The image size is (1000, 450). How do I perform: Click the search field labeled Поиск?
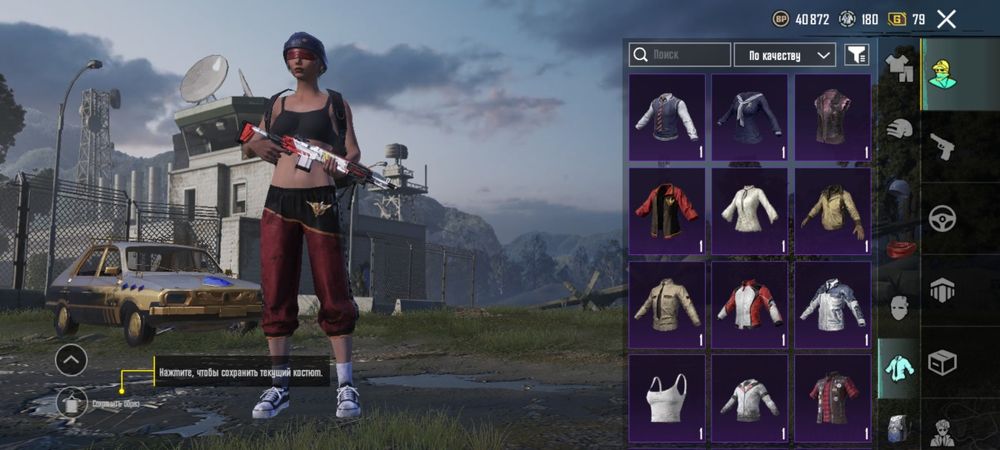coord(679,55)
